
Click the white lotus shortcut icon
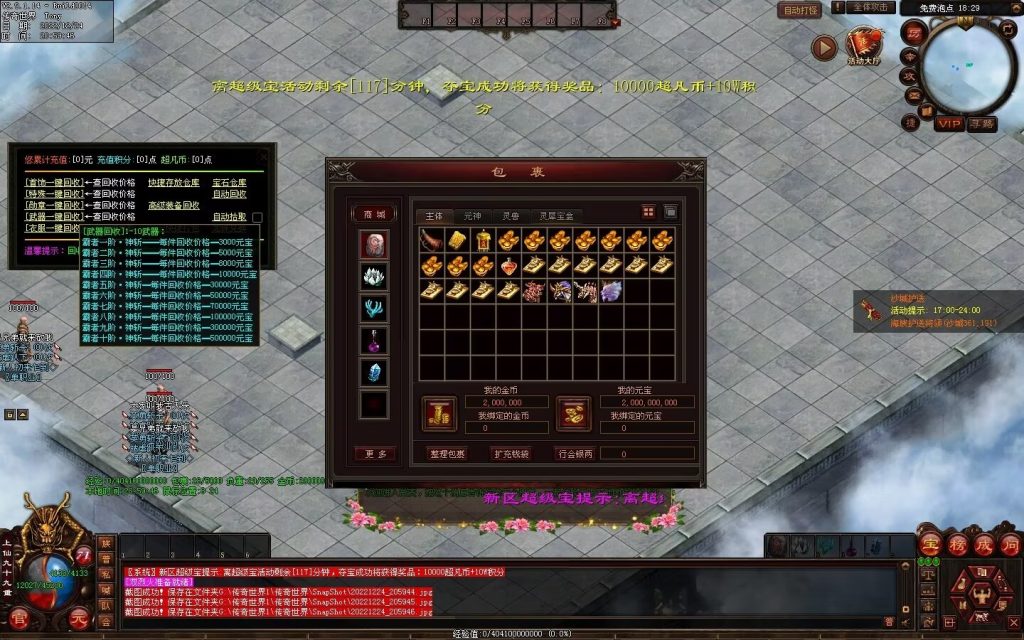click(x=374, y=276)
